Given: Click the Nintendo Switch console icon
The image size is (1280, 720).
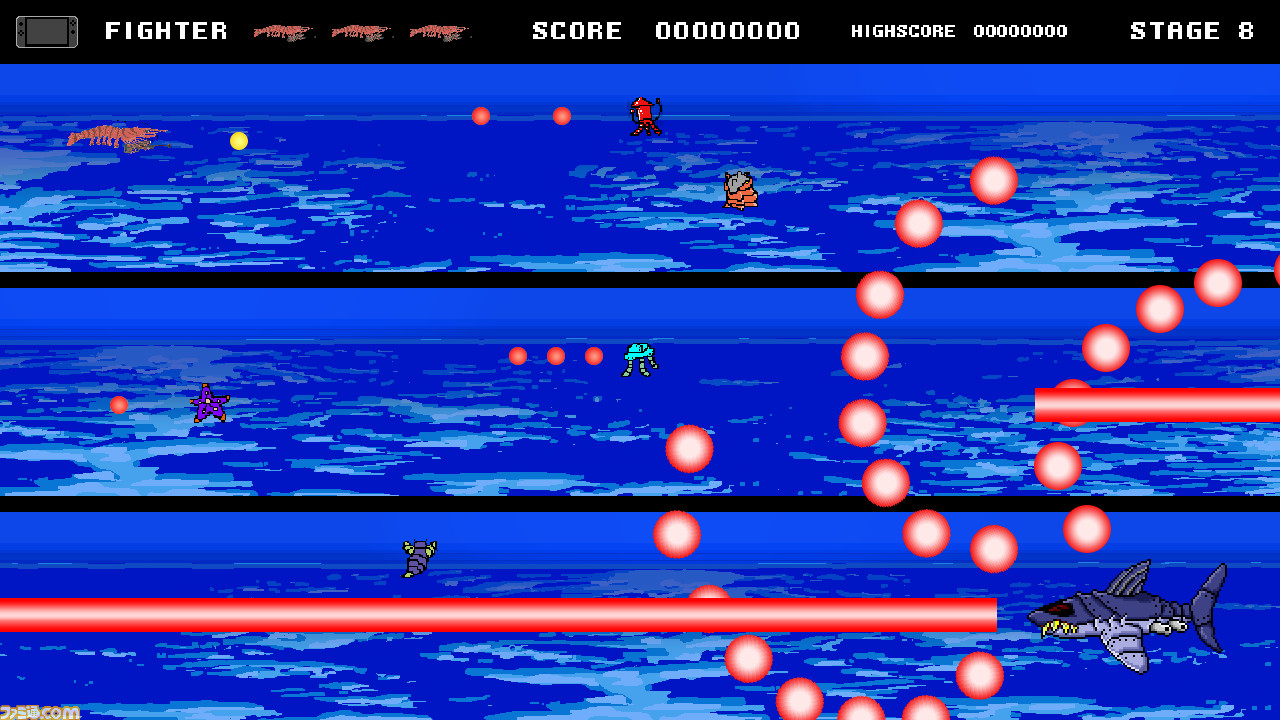Looking at the screenshot, I should click(47, 31).
